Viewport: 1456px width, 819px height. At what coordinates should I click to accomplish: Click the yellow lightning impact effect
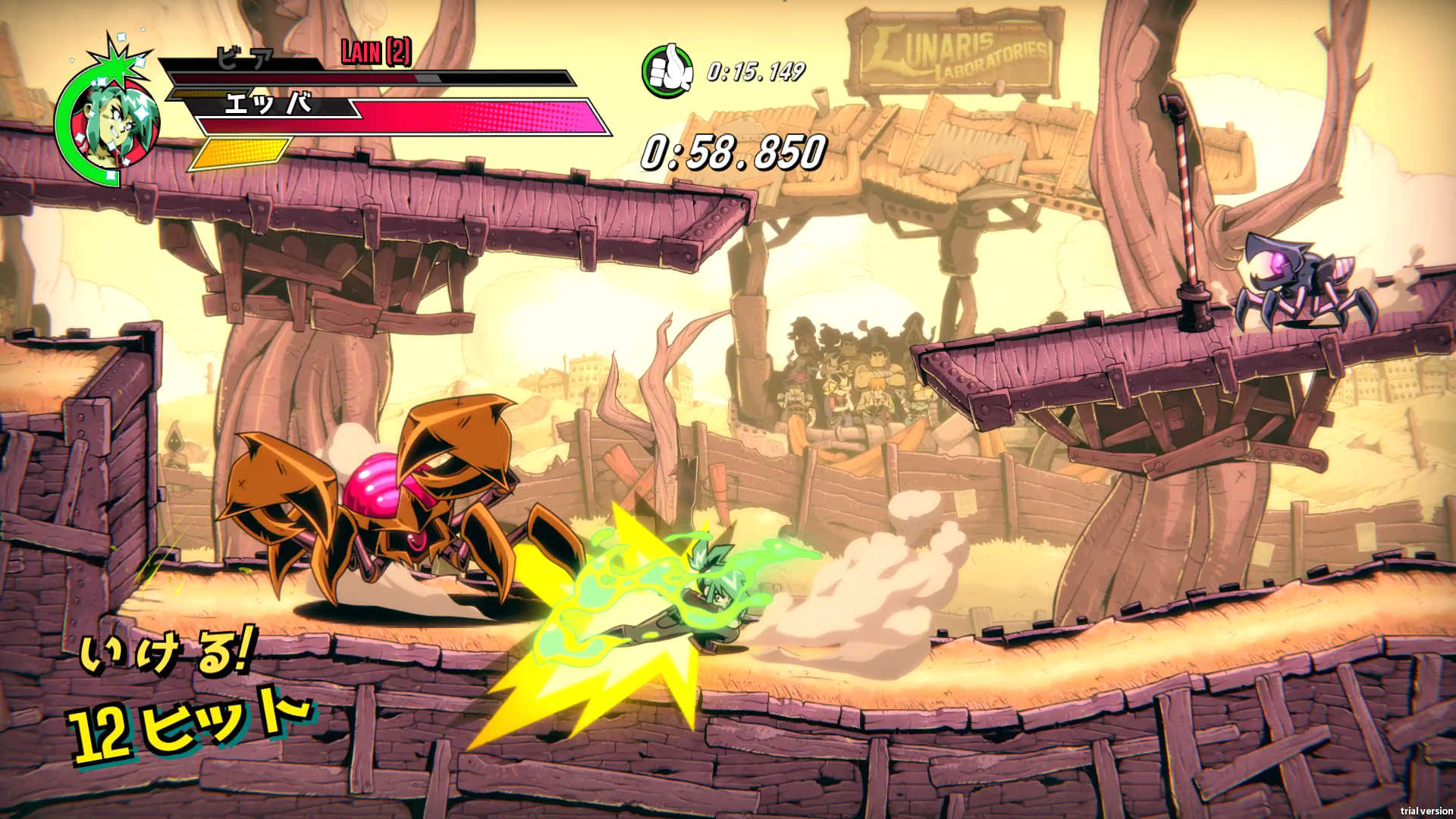click(607, 667)
